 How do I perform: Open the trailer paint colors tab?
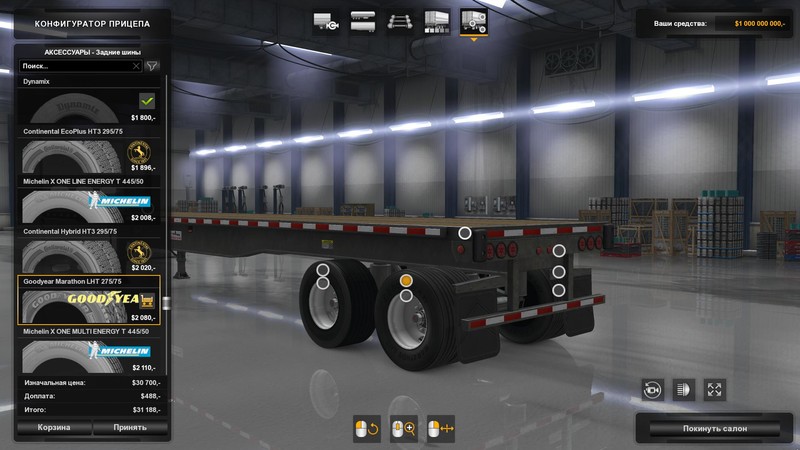(x=434, y=21)
